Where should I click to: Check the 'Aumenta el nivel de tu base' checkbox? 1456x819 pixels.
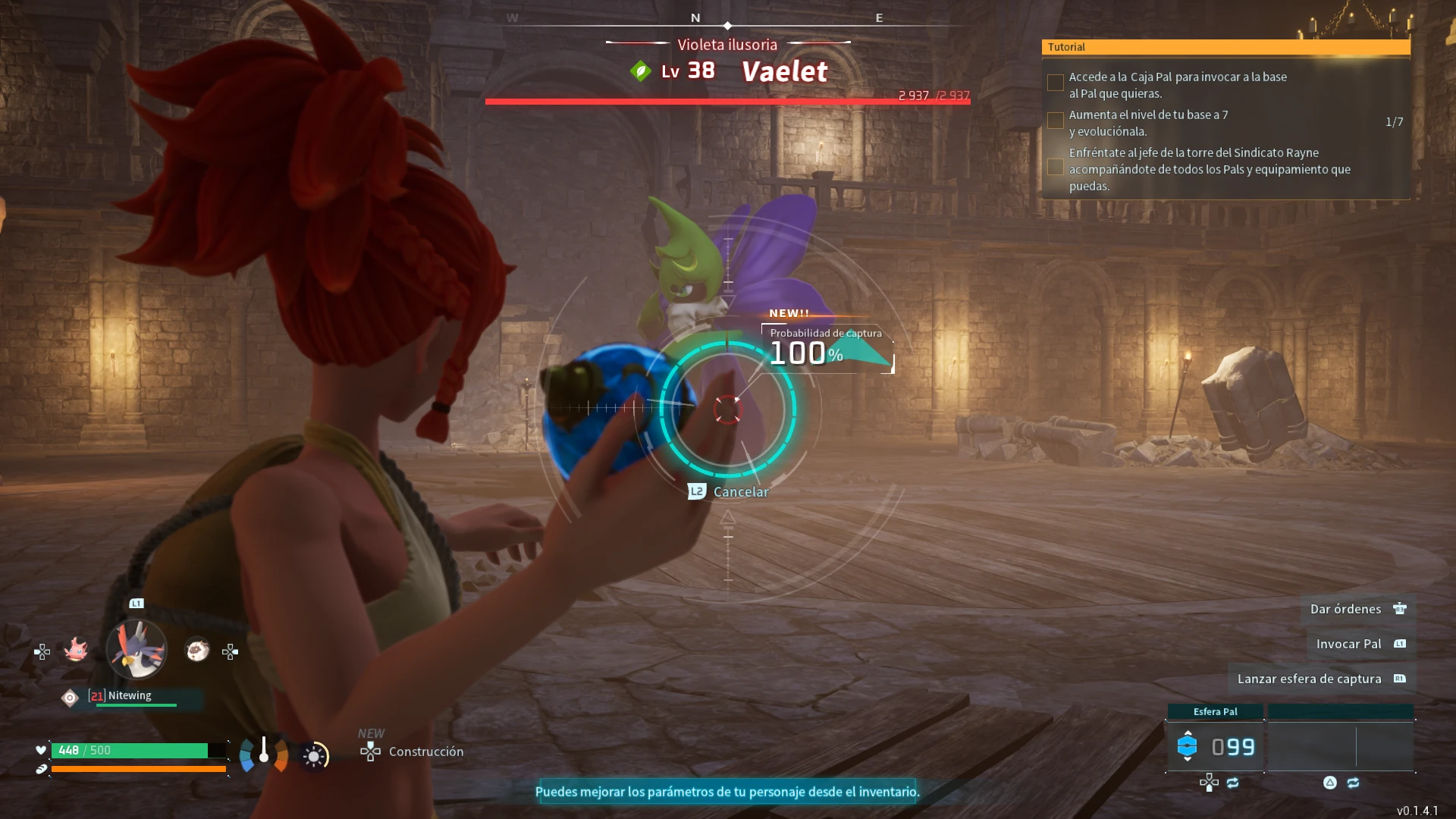(x=1055, y=121)
